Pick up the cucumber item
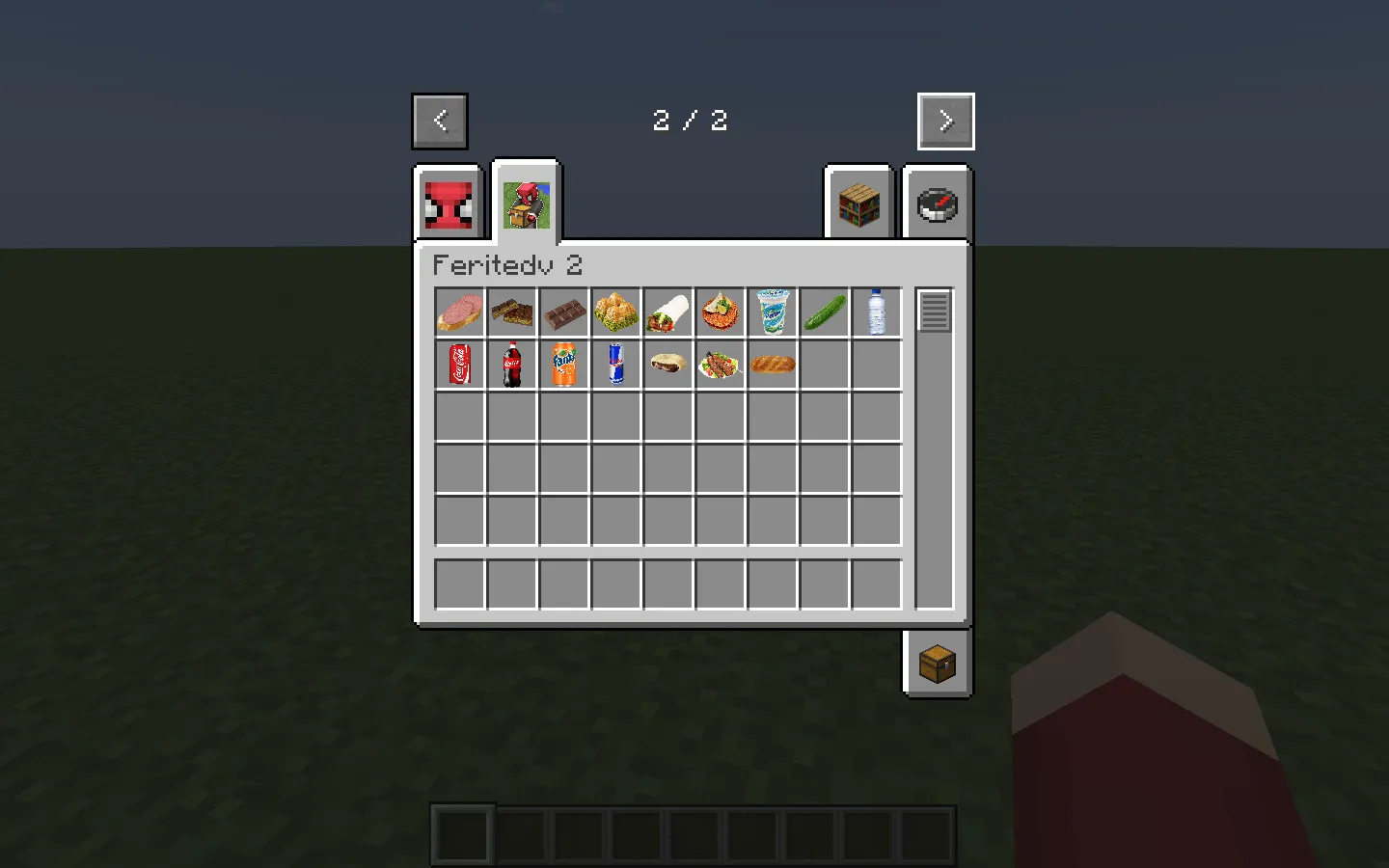Screen dimensions: 1389x868 coord(824,312)
